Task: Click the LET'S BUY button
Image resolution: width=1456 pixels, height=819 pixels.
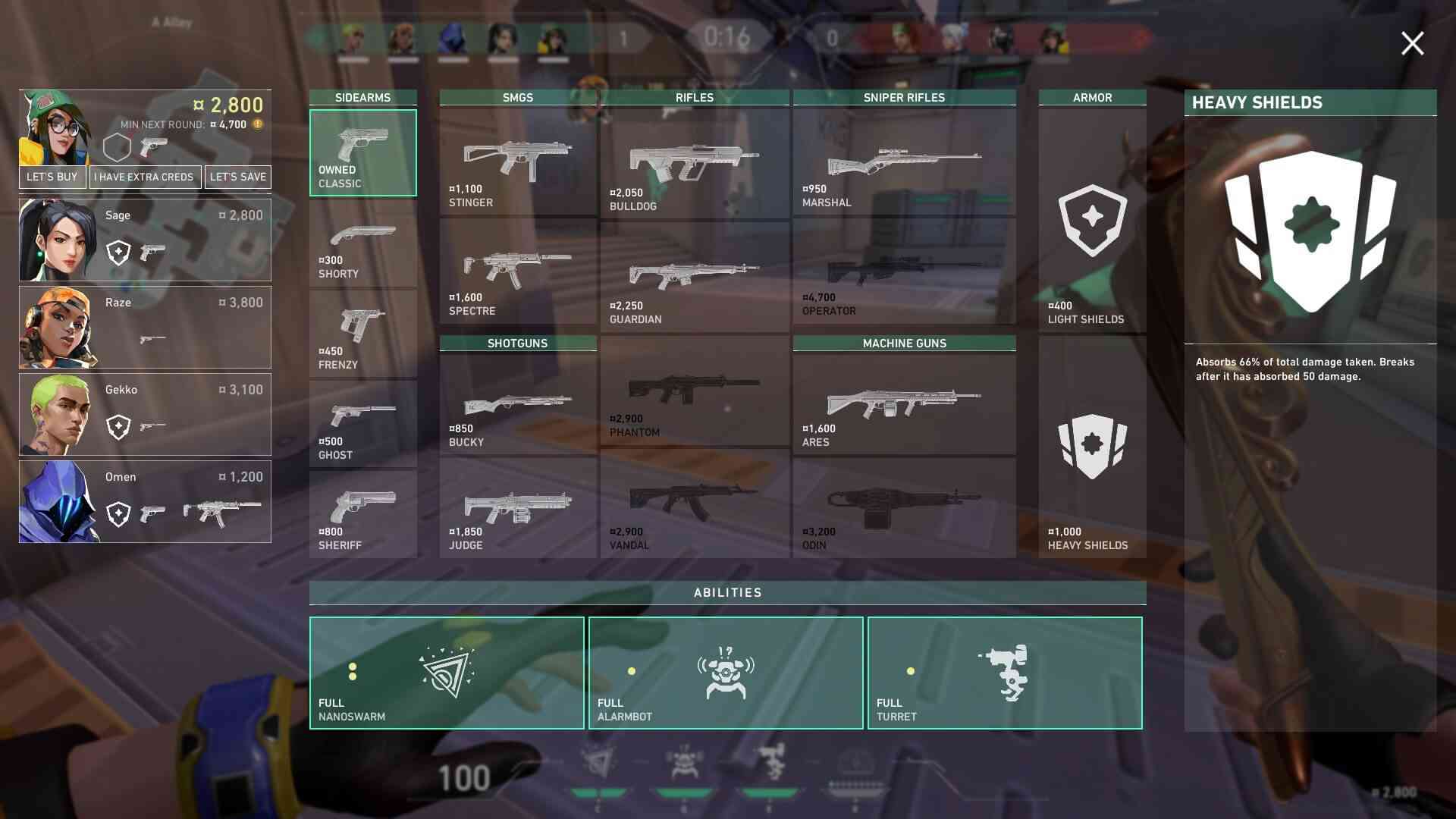Action: click(x=52, y=177)
